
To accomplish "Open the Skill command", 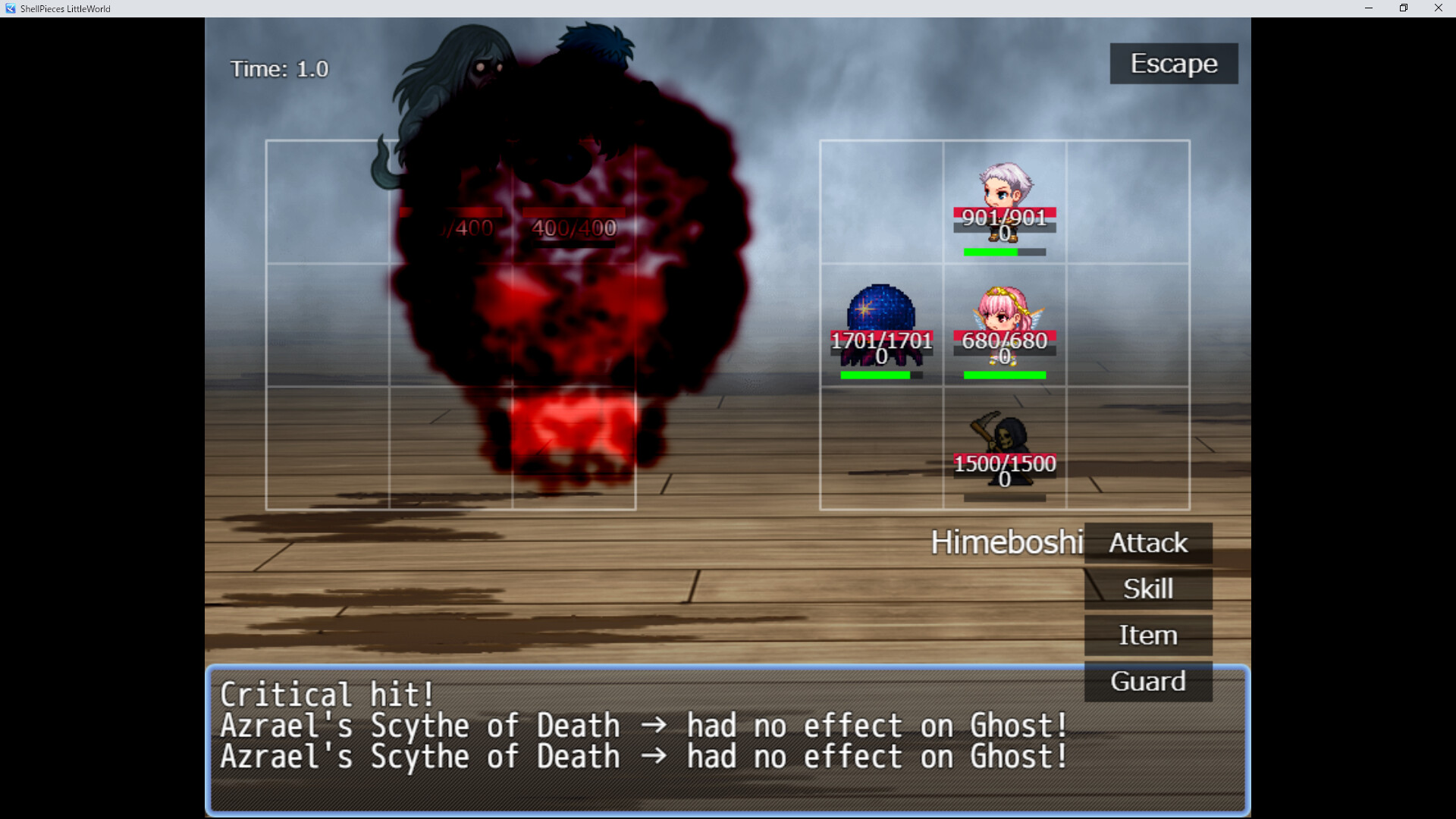I will click(x=1147, y=588).
